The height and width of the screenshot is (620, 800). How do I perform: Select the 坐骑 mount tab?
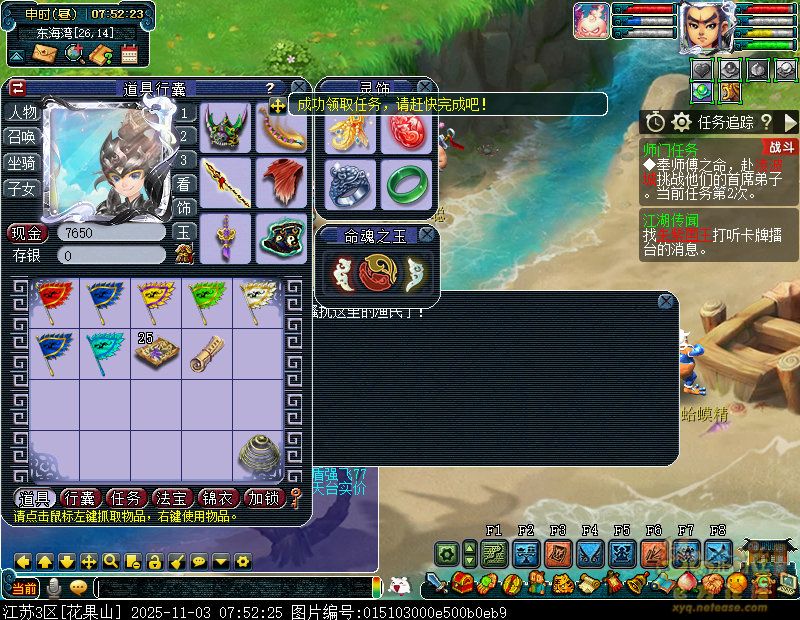tap(22, 162)
